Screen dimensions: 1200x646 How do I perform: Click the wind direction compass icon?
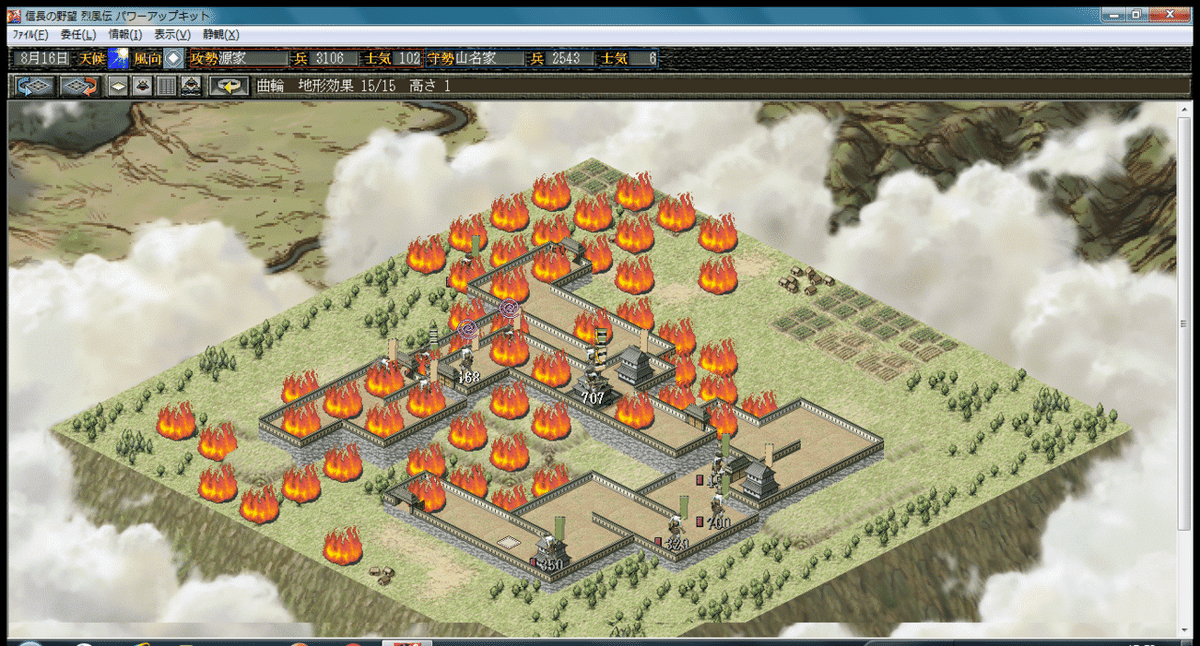click(x=173, y=59)
